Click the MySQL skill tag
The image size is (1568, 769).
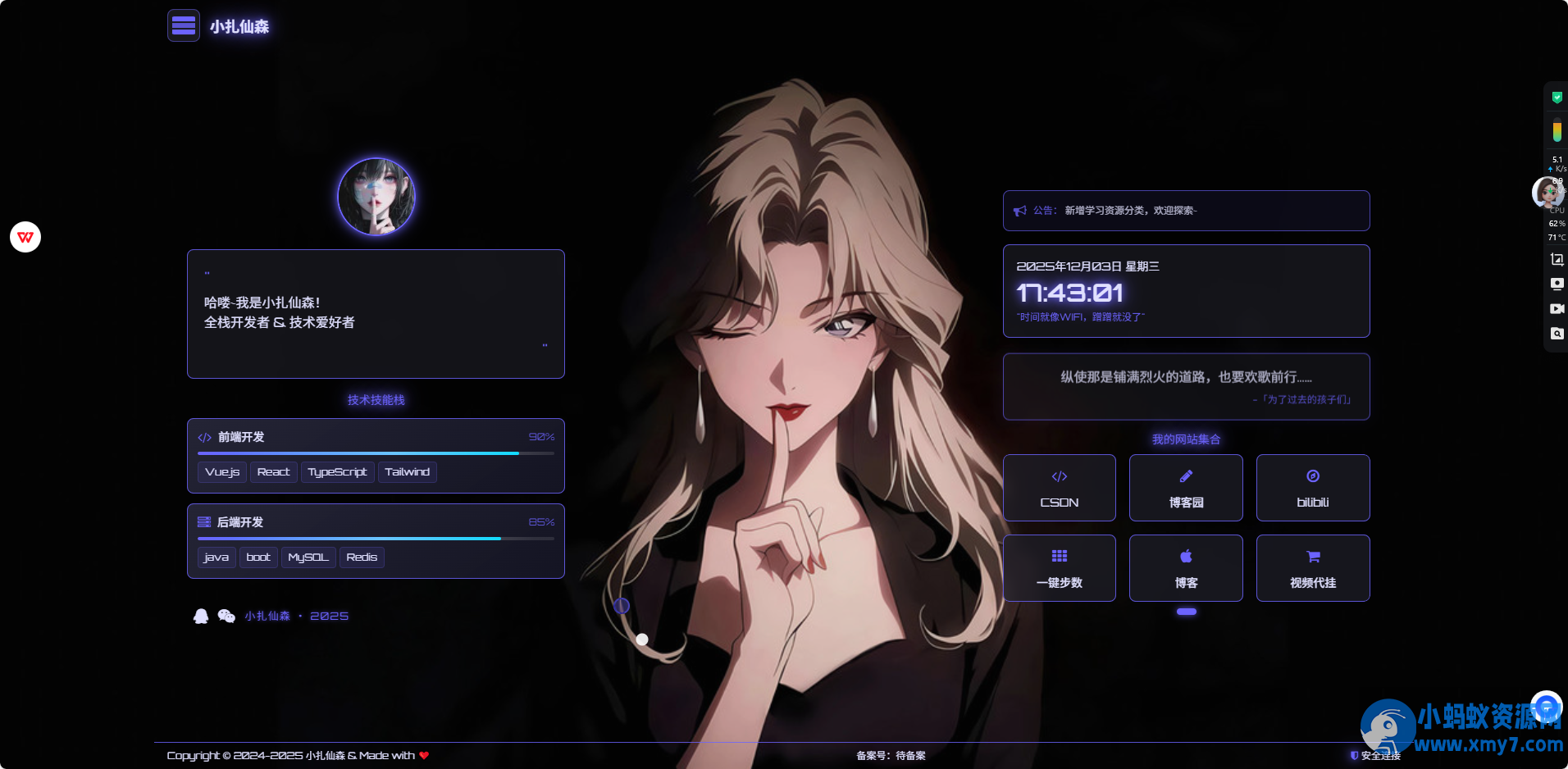[308, 557]
